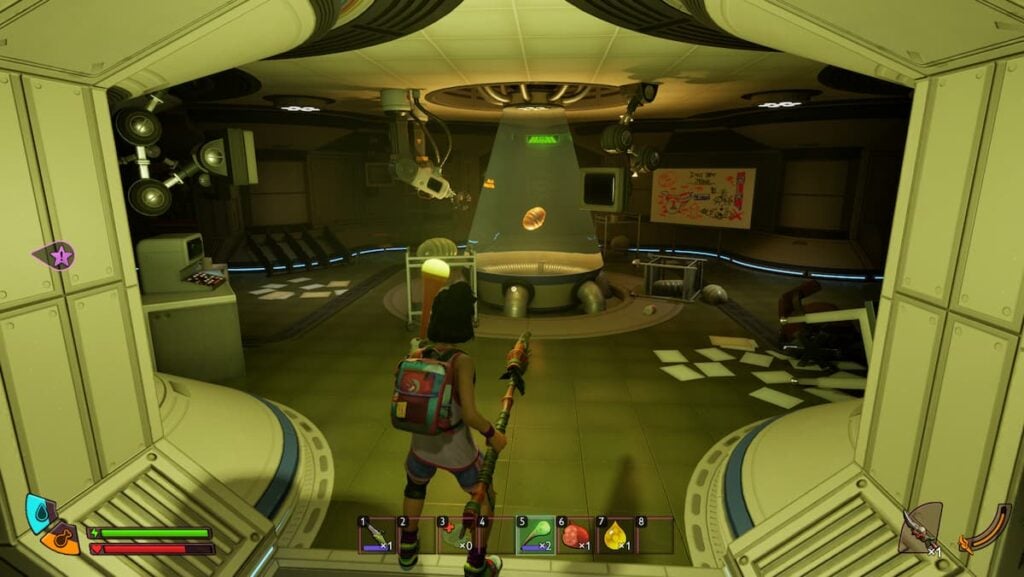Viewport: 1024px width, 577px height.
Task: Select the red berry chunk in slot 6
Action: click(575, 535)
